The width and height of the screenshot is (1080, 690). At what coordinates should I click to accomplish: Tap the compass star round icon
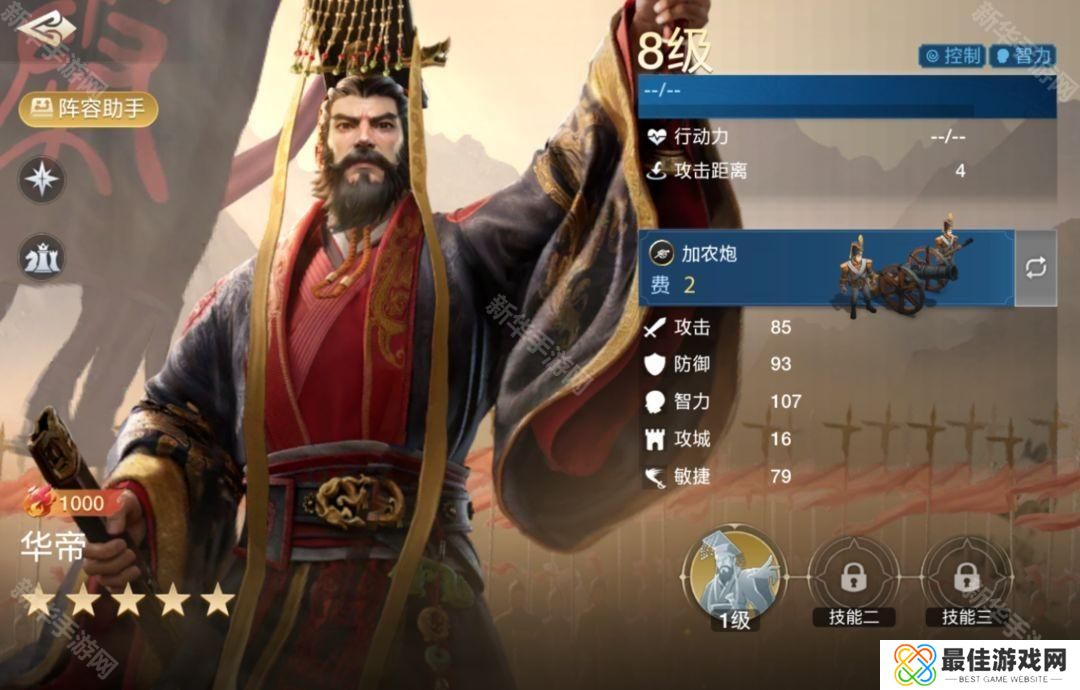coord(43,180)
